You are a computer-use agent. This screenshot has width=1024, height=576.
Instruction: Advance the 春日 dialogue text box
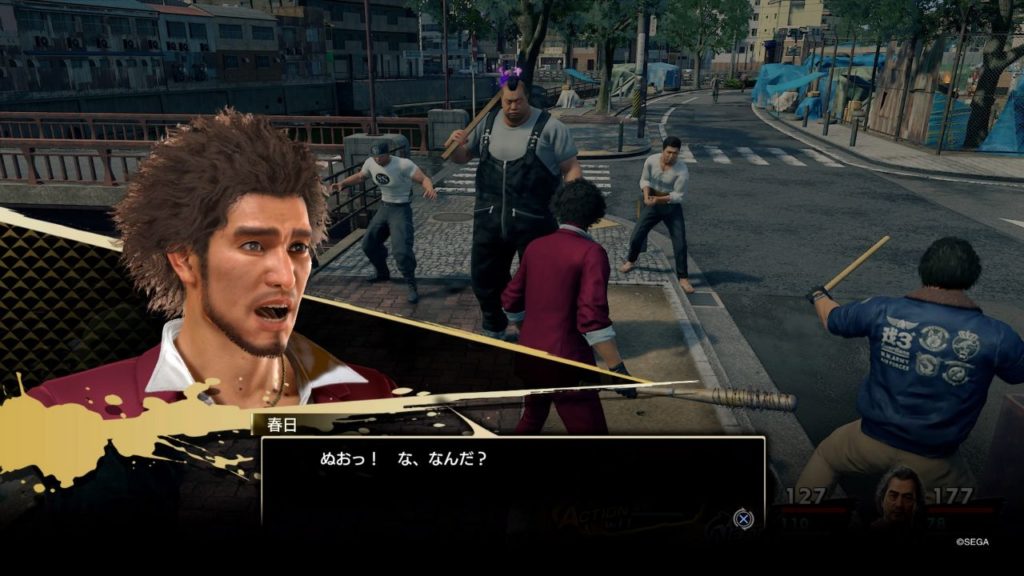click(x=743, y=518)
